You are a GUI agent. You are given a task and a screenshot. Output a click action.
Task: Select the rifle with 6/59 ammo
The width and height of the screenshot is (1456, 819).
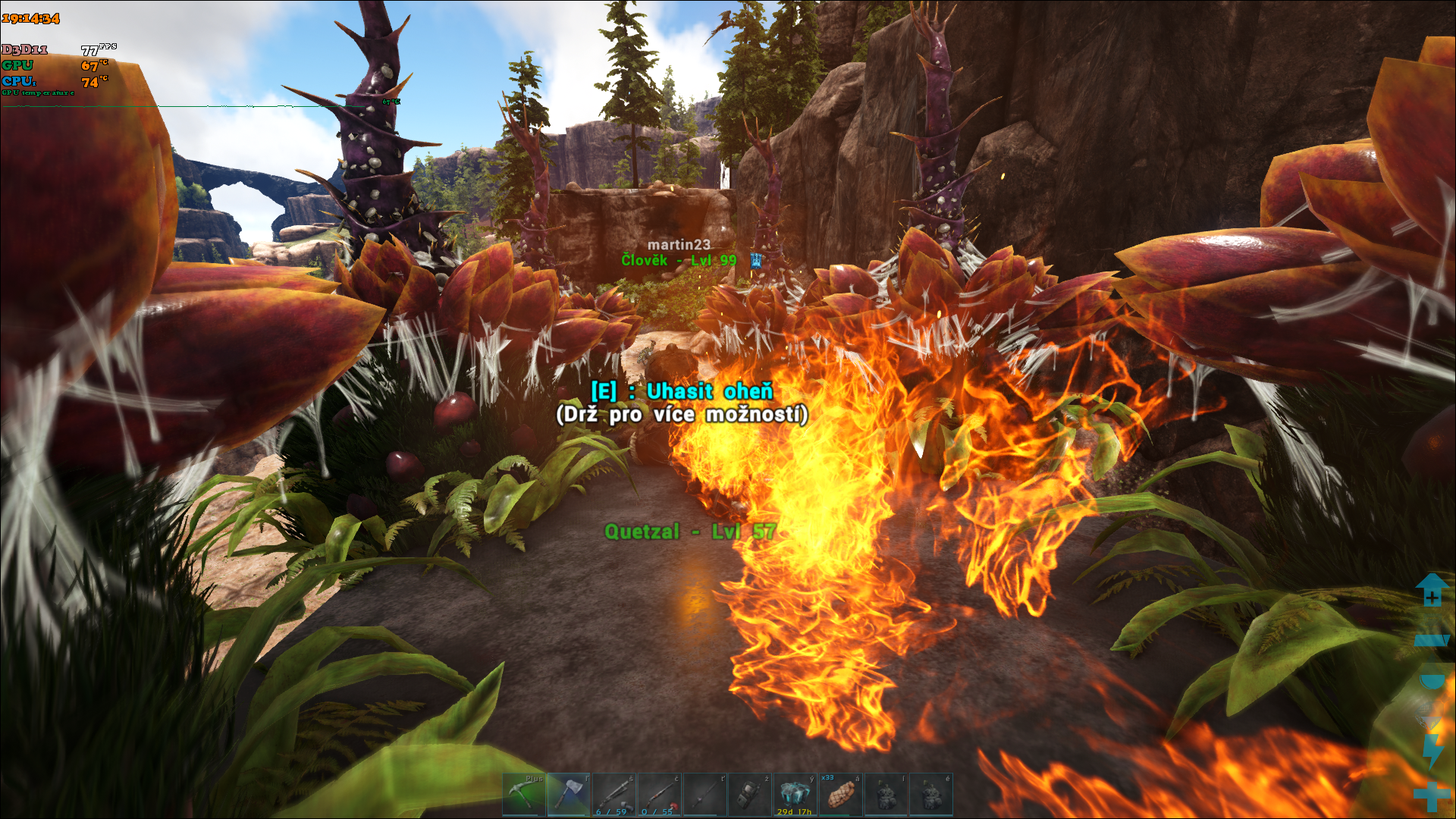(x=614, y=795)
